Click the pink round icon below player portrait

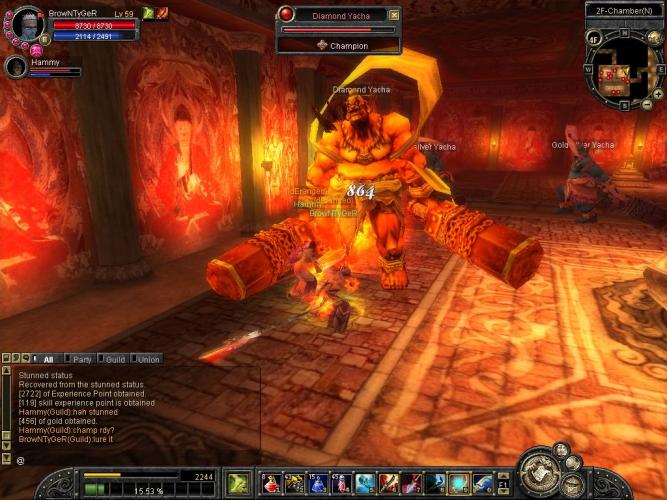[36, 50]
